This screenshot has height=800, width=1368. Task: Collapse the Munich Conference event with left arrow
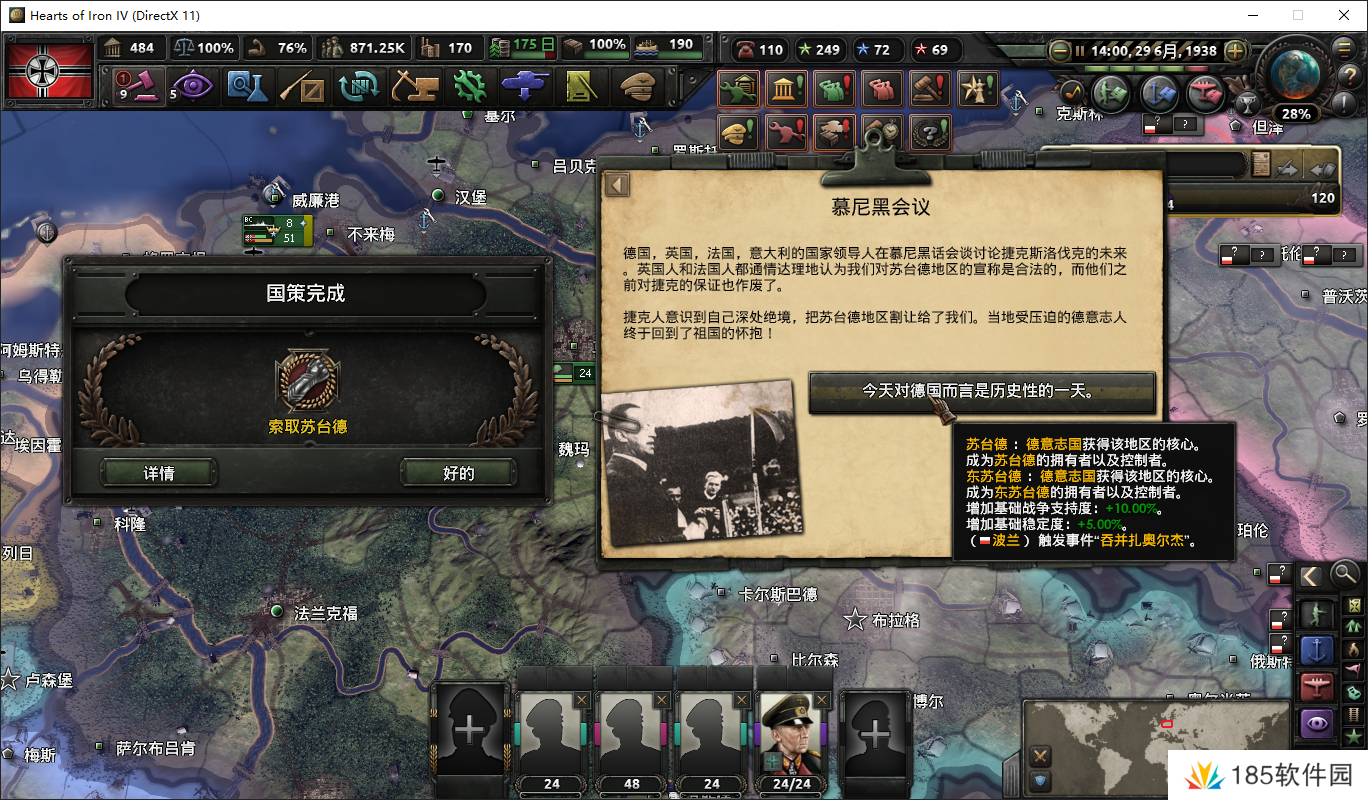tap(616, 184)
